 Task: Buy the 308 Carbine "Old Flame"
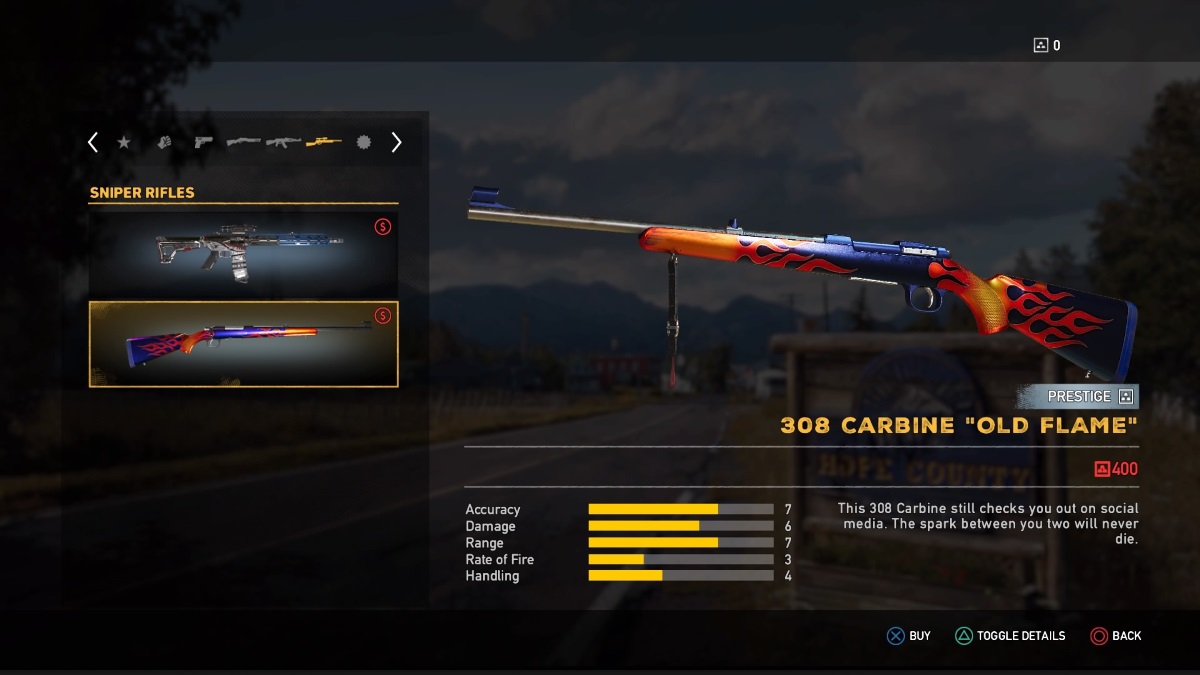[x=909, y=636]
